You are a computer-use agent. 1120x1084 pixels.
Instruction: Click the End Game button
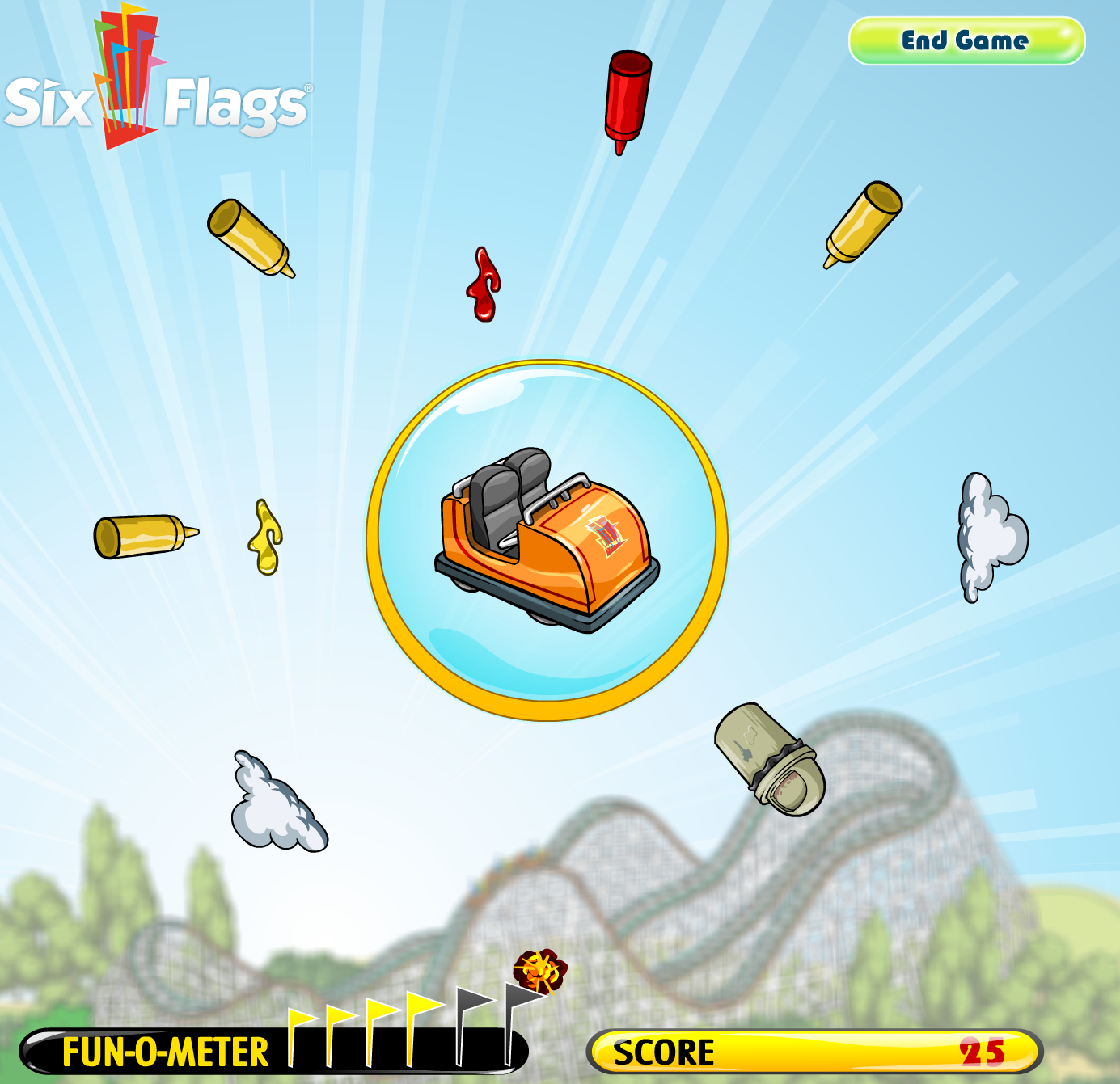[966, 41]
